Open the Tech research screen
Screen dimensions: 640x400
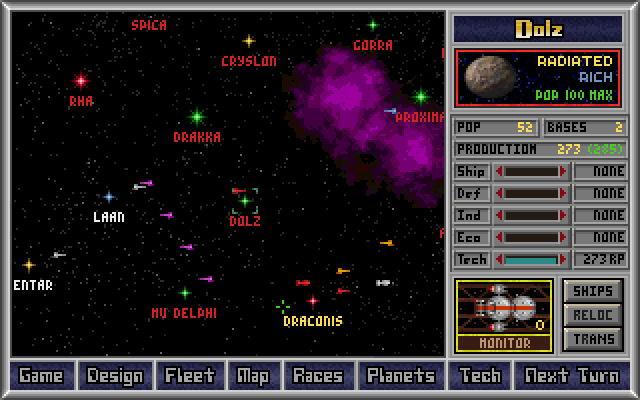479,376
